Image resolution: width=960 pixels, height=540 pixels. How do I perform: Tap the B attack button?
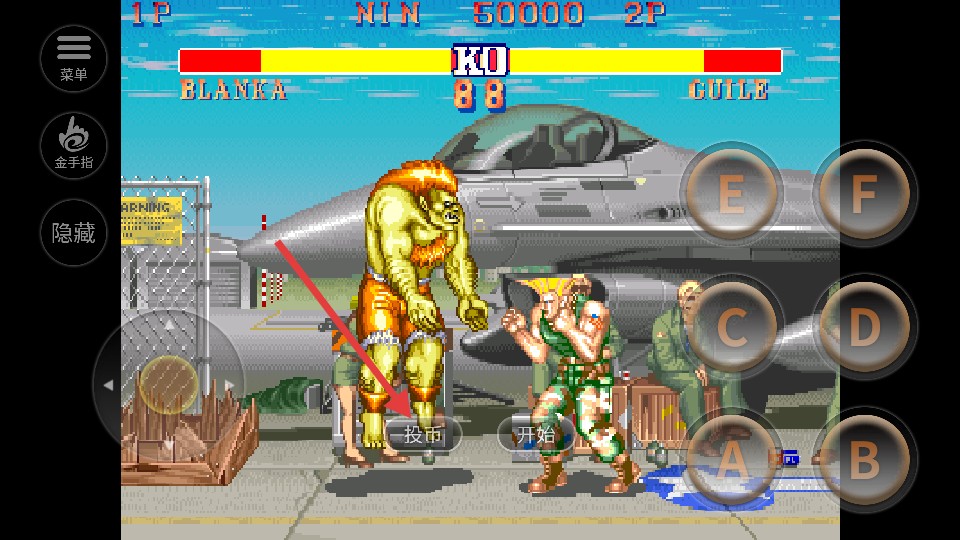[864, 459]
